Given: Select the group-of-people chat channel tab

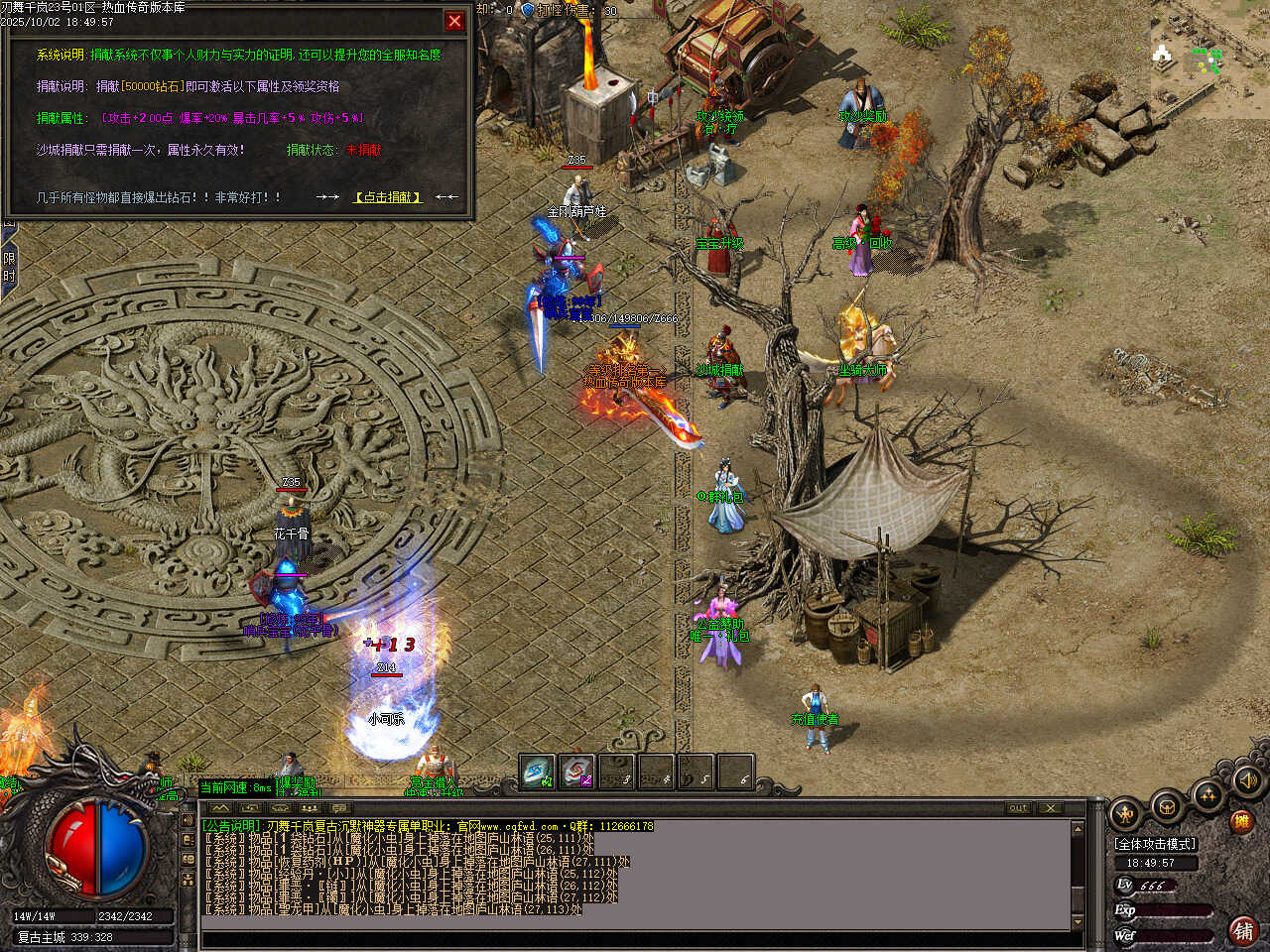Looking at the screenshot, I should [309, 808].
